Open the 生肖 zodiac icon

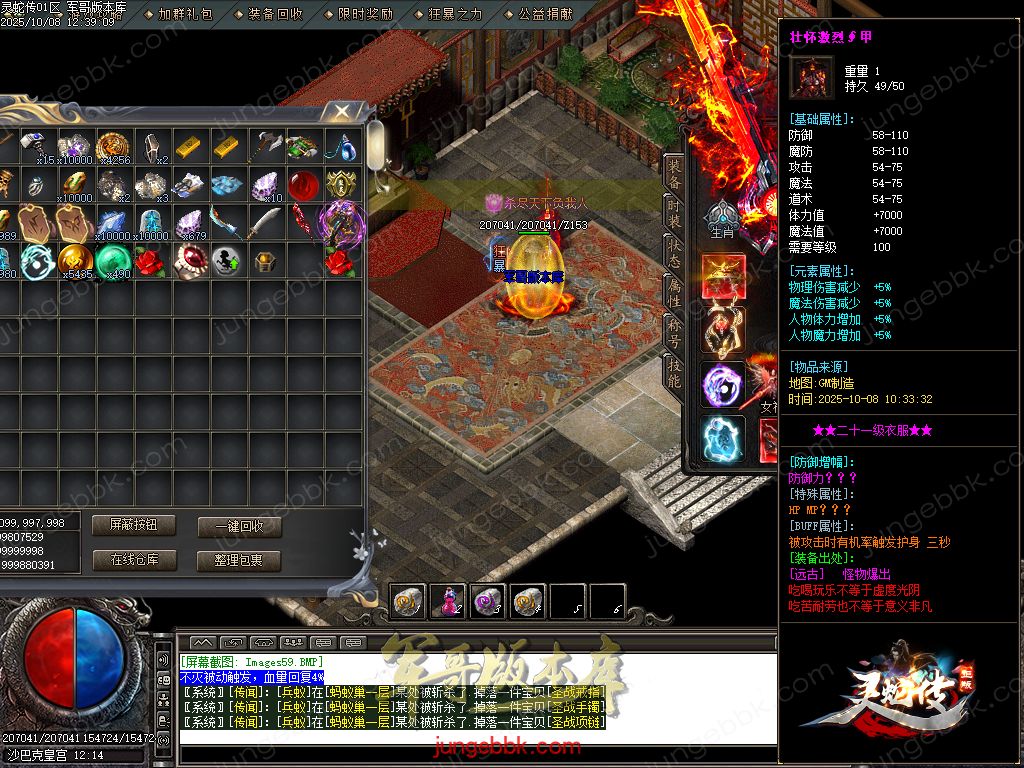(722, 220)
